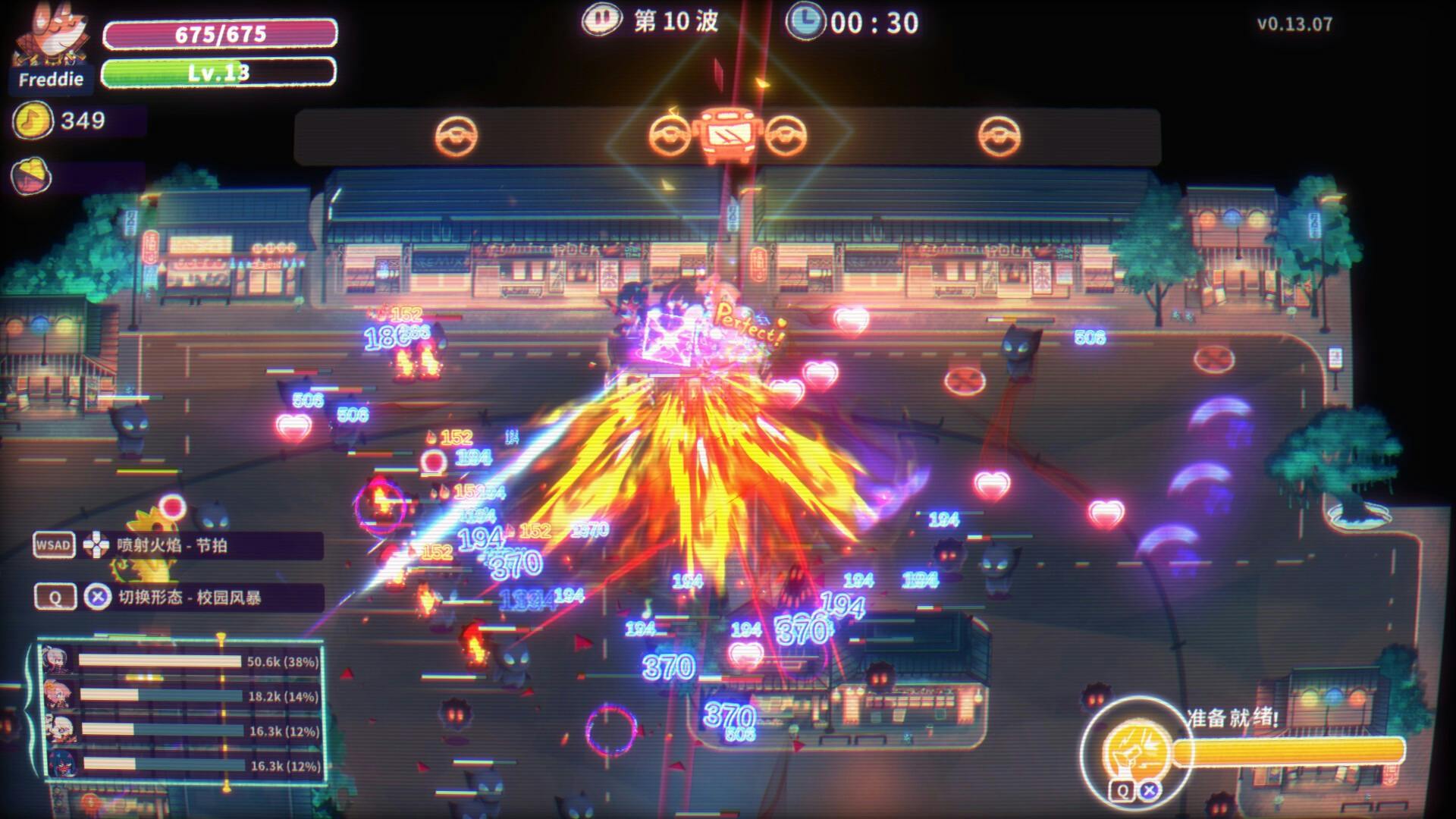Select the 18.2k (14%) damage row
This screenshot has width=1456, height=819.
182,696
